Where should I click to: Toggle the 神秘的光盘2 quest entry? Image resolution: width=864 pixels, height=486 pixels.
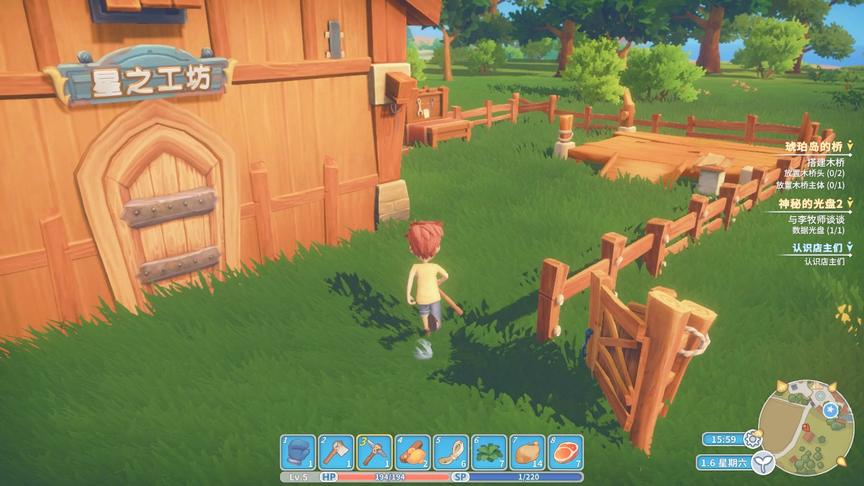(x=849, y=203)
